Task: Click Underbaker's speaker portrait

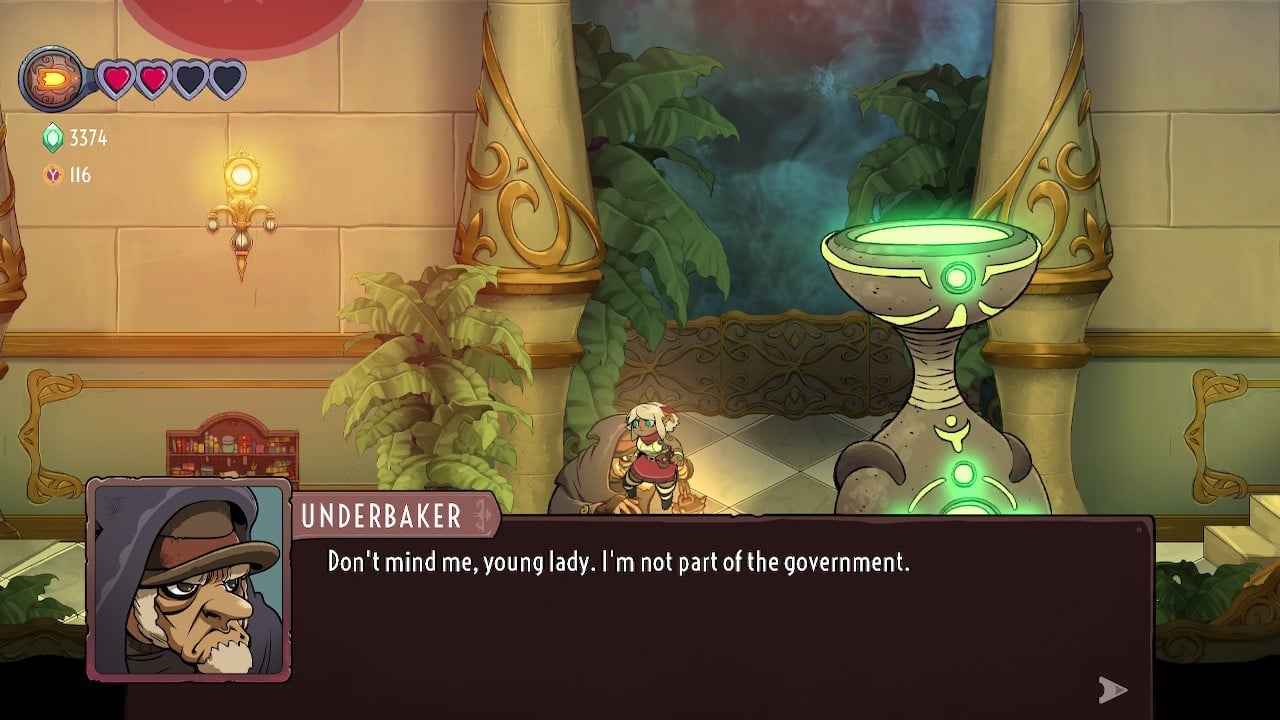Action: pyautogui.click(x=189, y=579)
